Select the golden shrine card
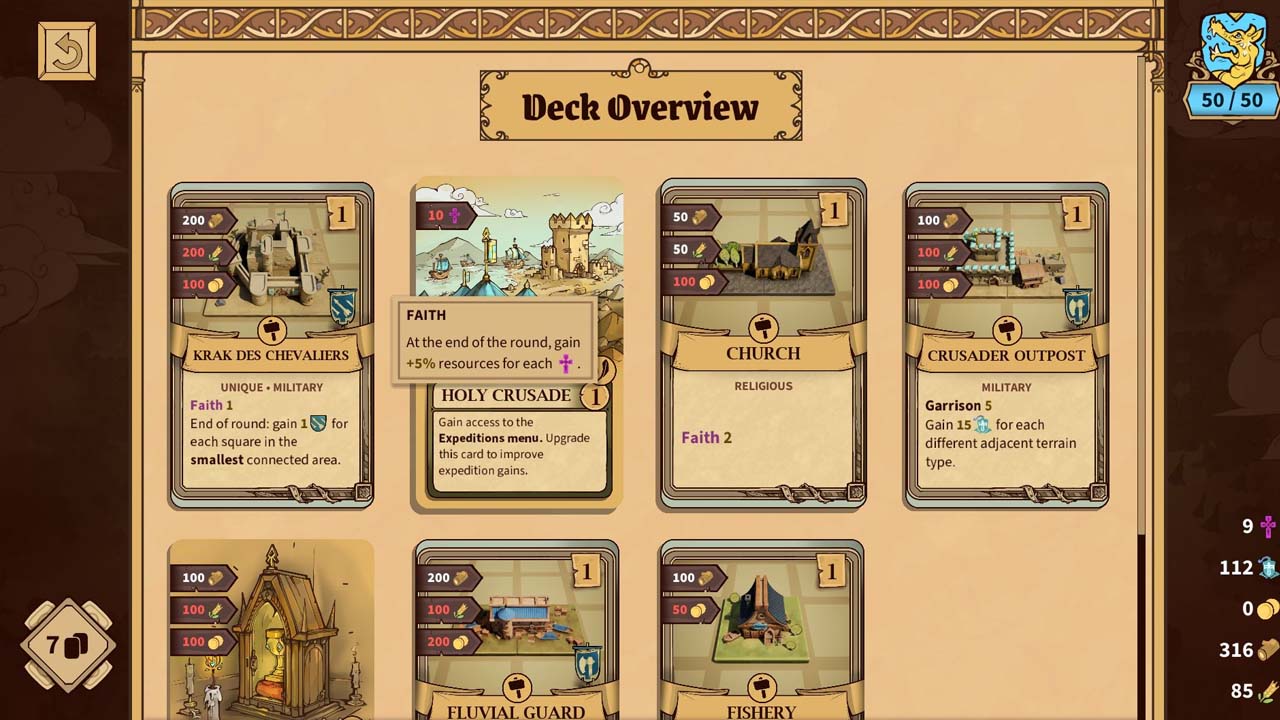This screenshot has height=720, width=1280. [271, 632]
